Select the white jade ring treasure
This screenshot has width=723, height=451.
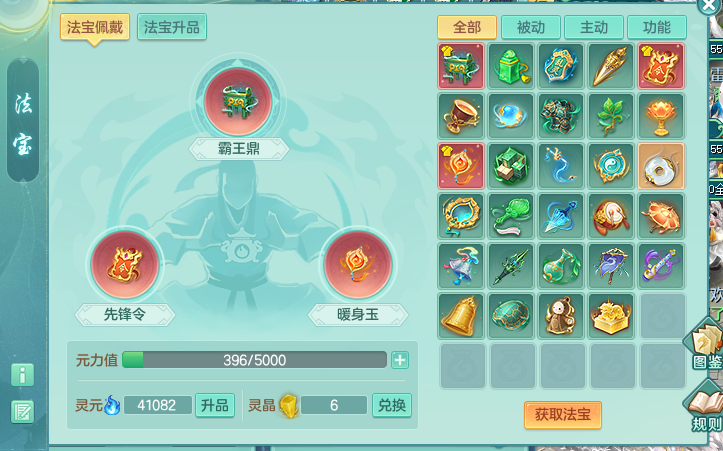661,165
